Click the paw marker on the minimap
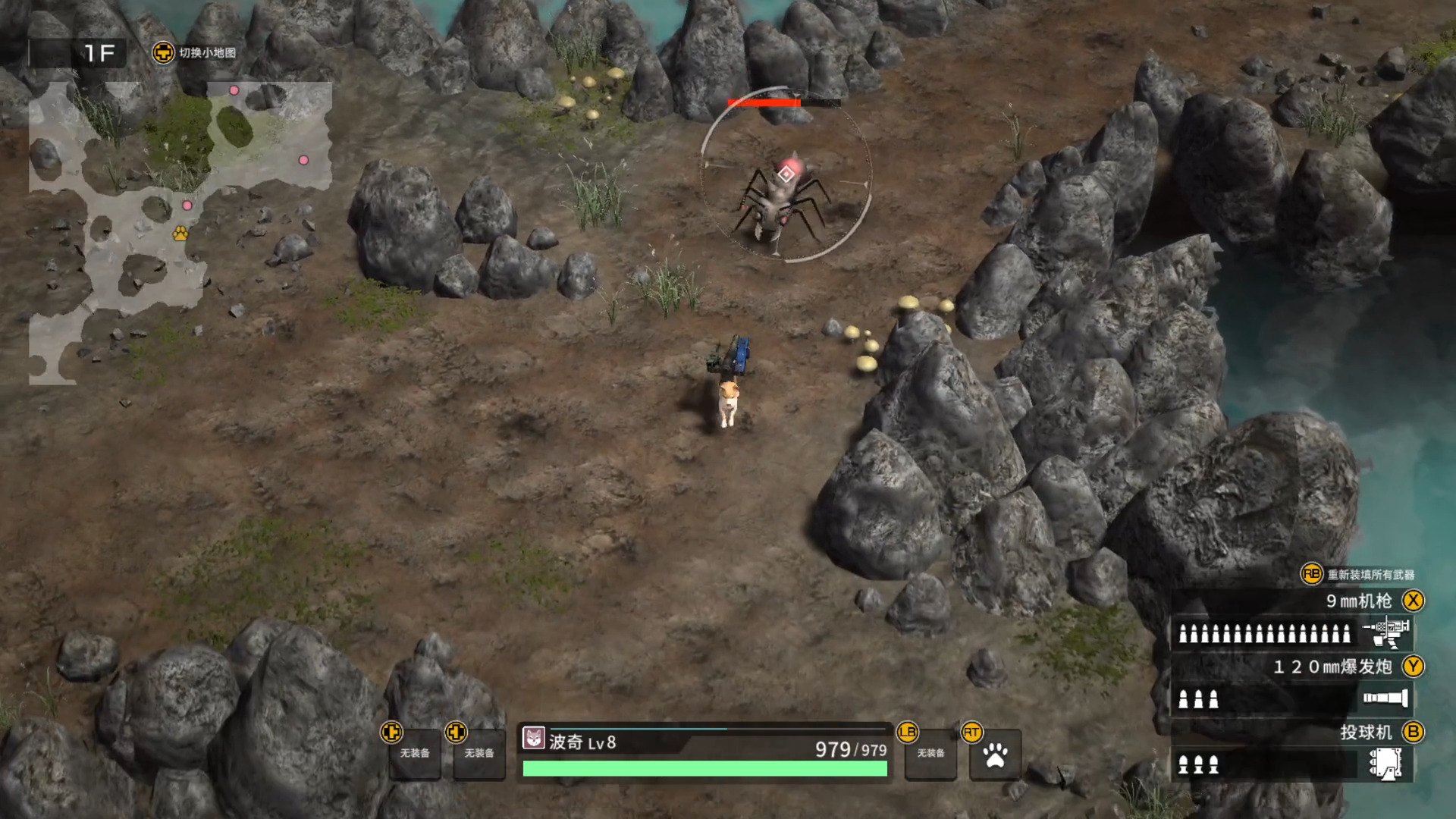This screenshot has height=819, width=1456. coord(180,233)
